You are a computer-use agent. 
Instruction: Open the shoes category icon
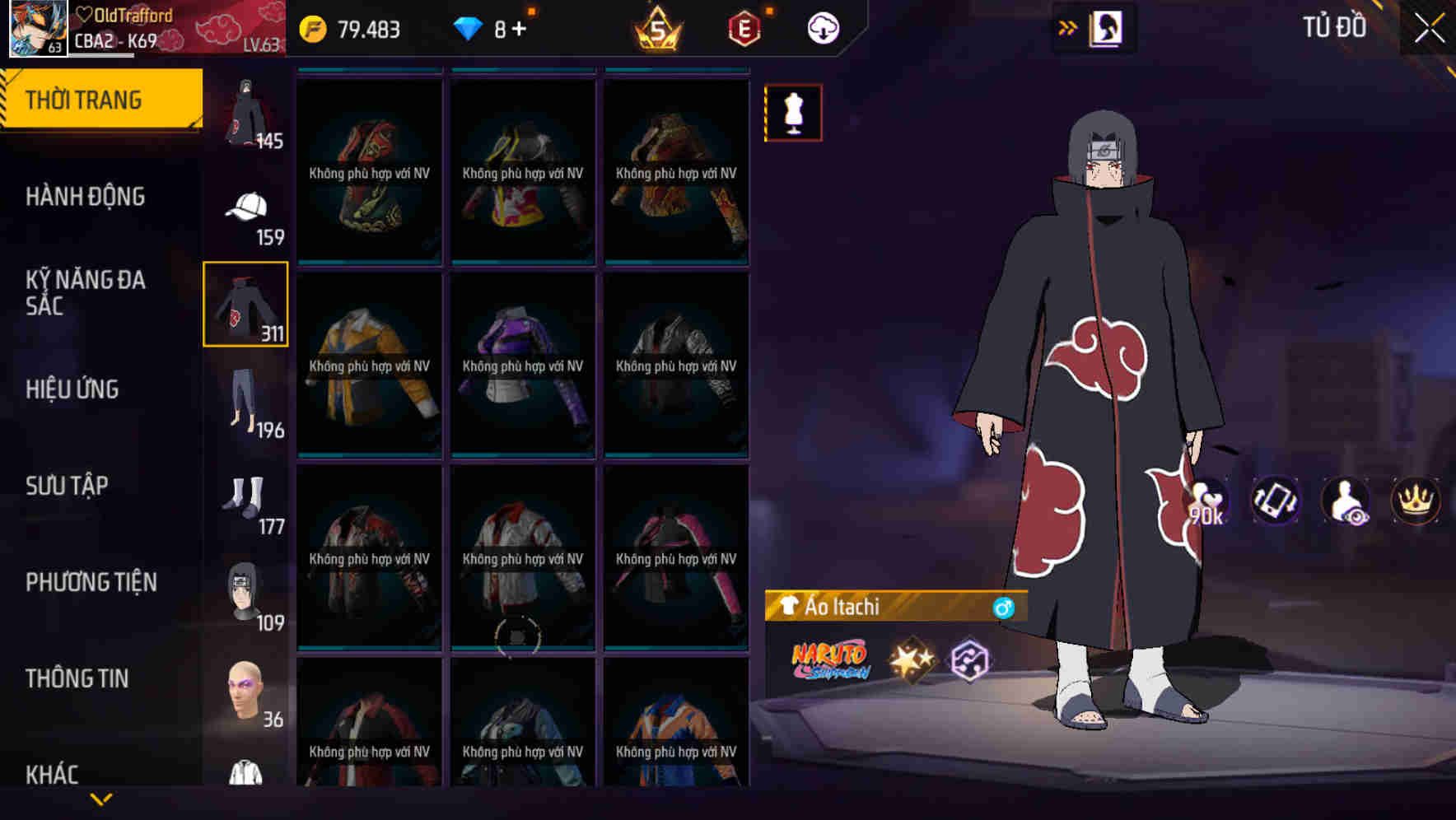(245, 496)
